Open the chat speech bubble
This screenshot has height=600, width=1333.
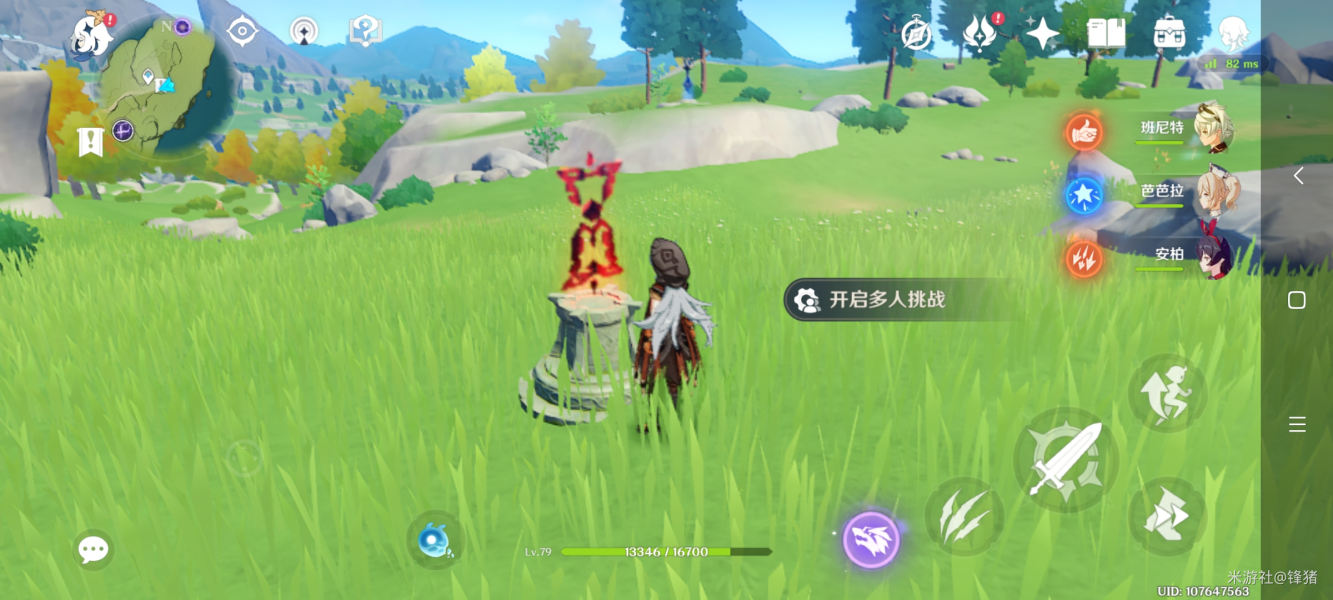(x=93, y=549)
